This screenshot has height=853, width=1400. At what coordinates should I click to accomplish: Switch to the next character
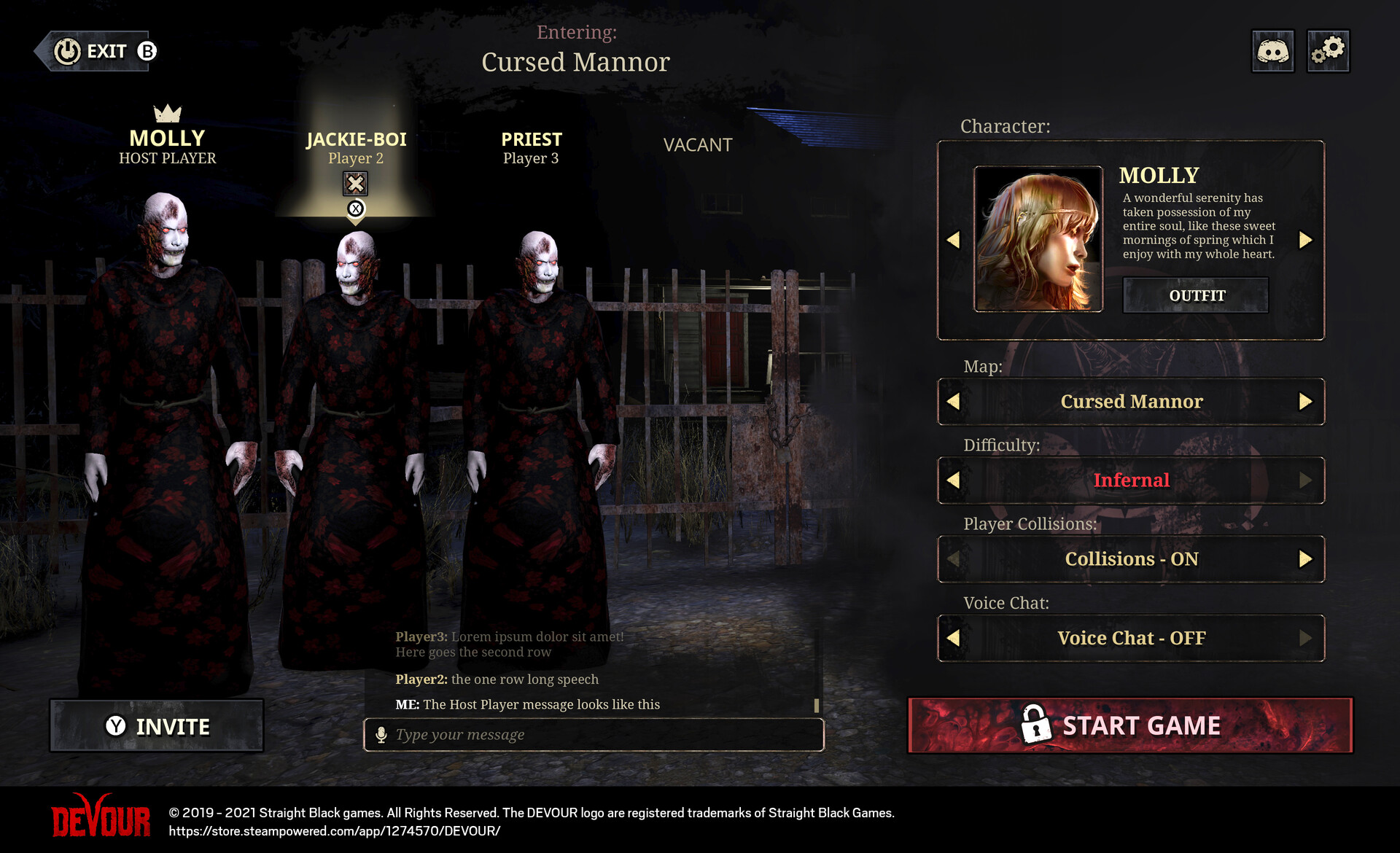tap(1305, 240)
